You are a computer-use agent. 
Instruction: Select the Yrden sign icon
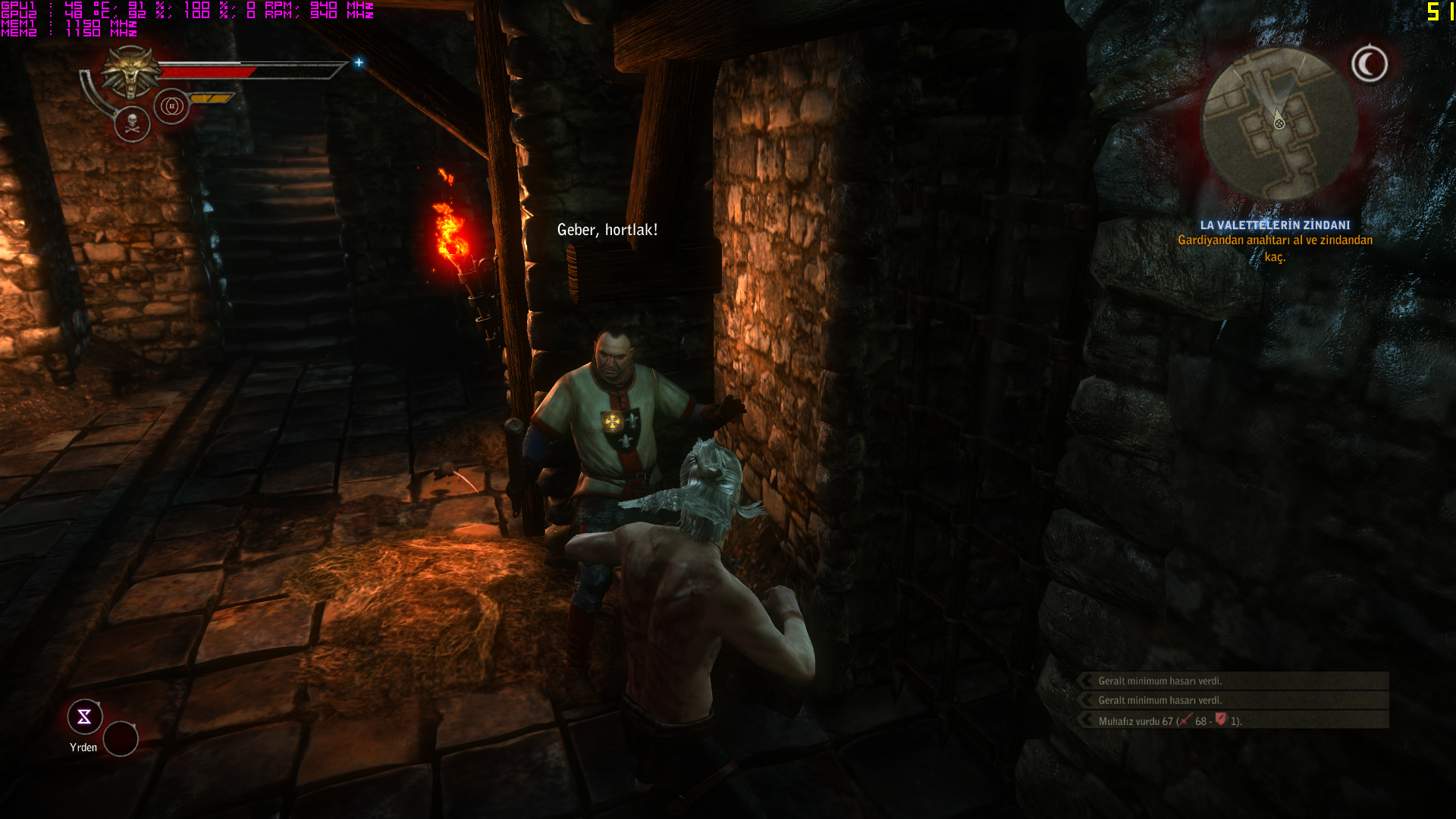tap(84, 717)
